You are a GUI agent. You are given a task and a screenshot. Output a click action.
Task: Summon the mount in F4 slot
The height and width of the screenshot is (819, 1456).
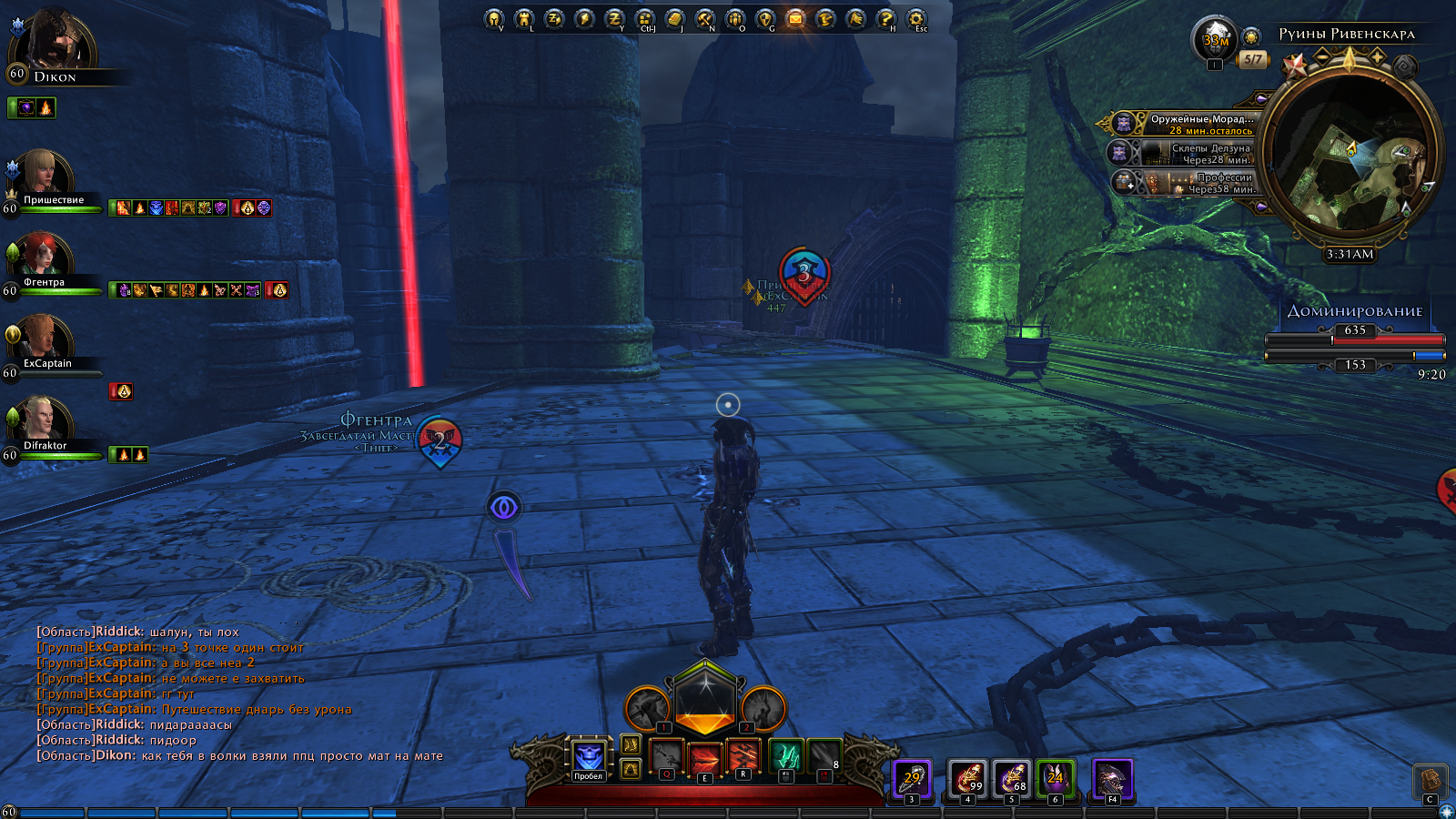[1112, 778]
